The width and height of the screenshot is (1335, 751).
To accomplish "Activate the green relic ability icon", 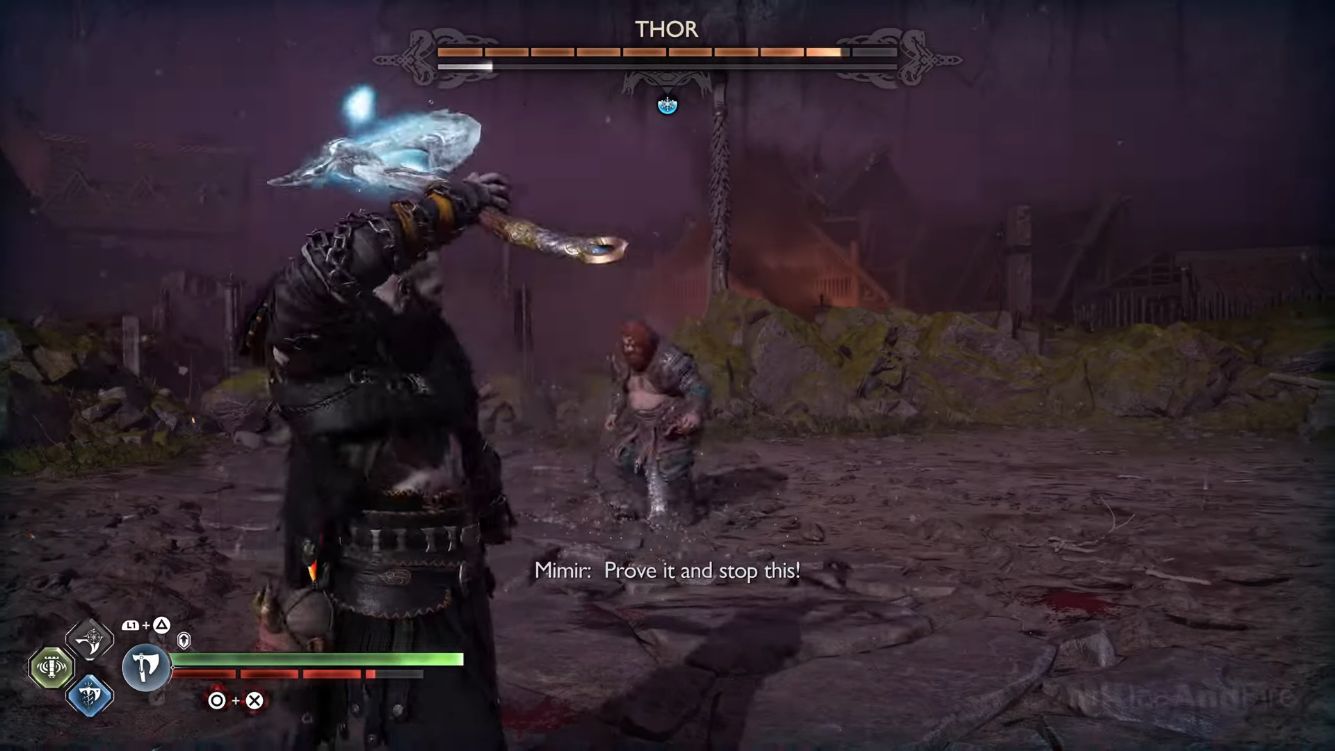I will [x=51, y=667].
